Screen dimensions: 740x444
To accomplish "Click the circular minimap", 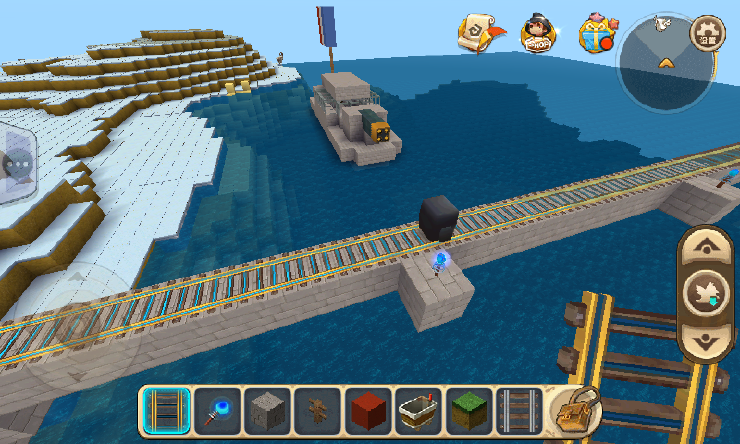I will tap(663, 62).
